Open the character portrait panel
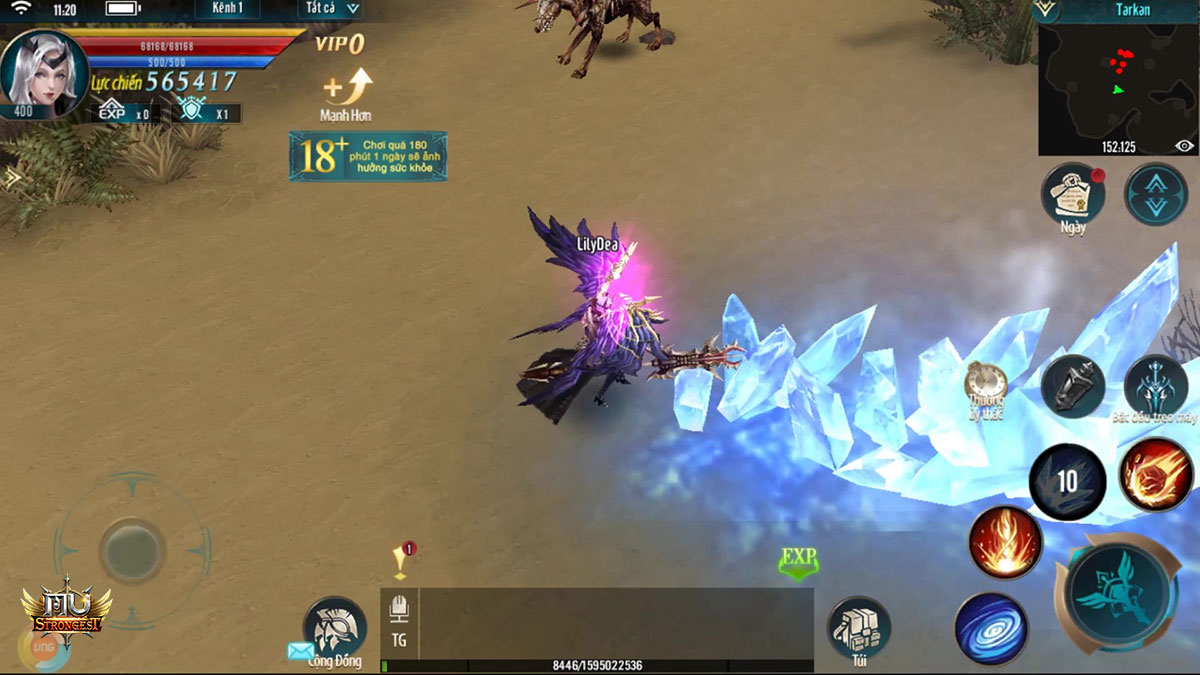Viewport: 1200px width, 675px height. tap(42, 73)
